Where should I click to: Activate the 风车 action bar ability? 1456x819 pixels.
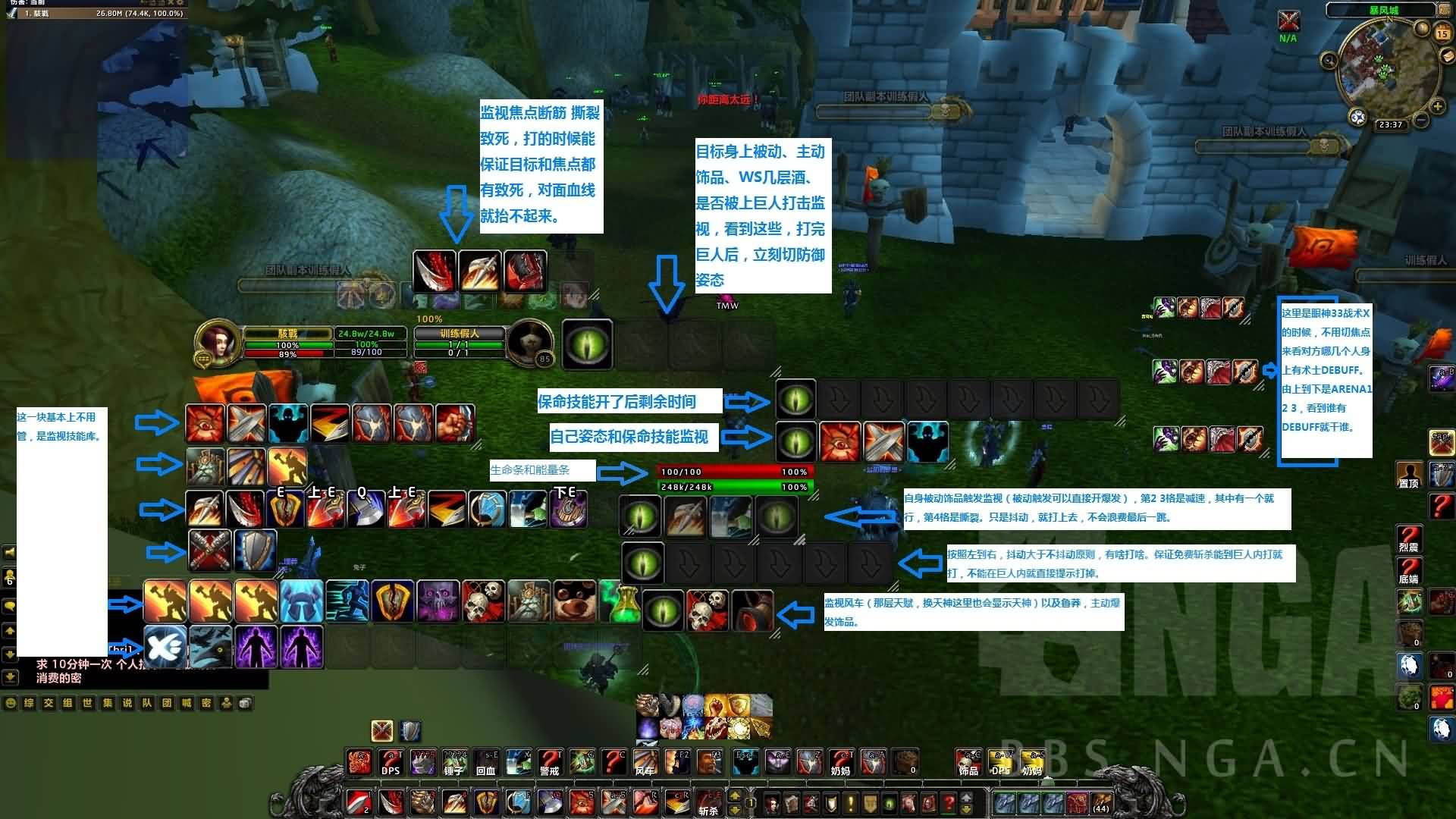coord(645,762)
